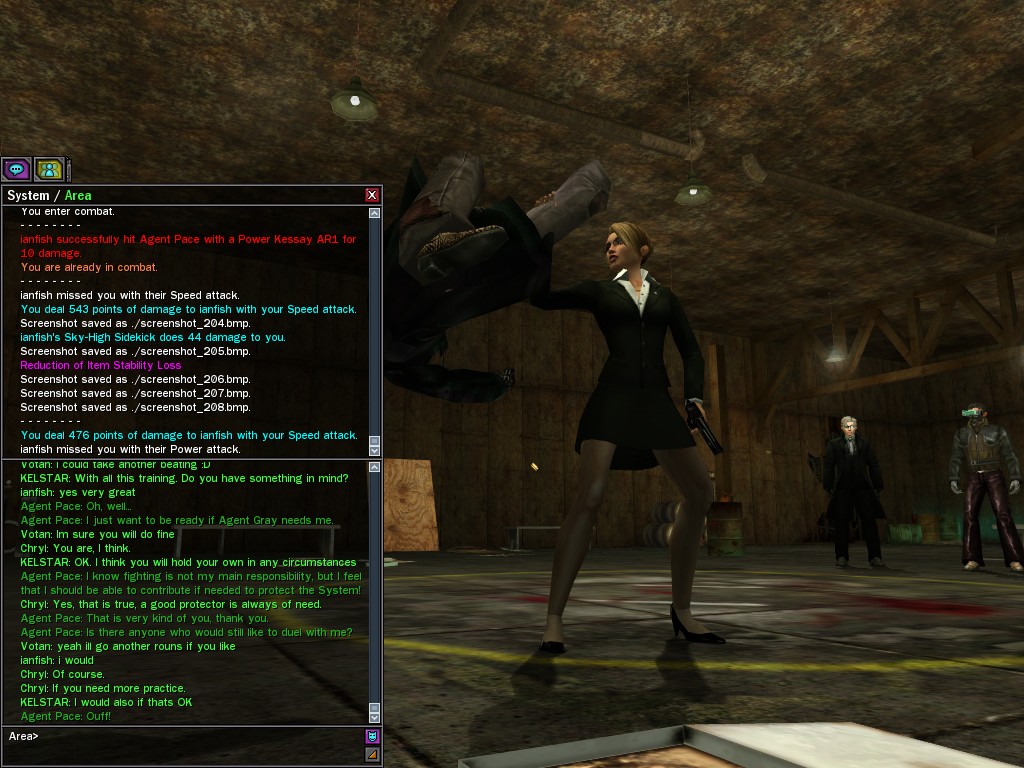Switch to the Area chat tab
This screenshot has width=1024, height=768.
(78, 195)
